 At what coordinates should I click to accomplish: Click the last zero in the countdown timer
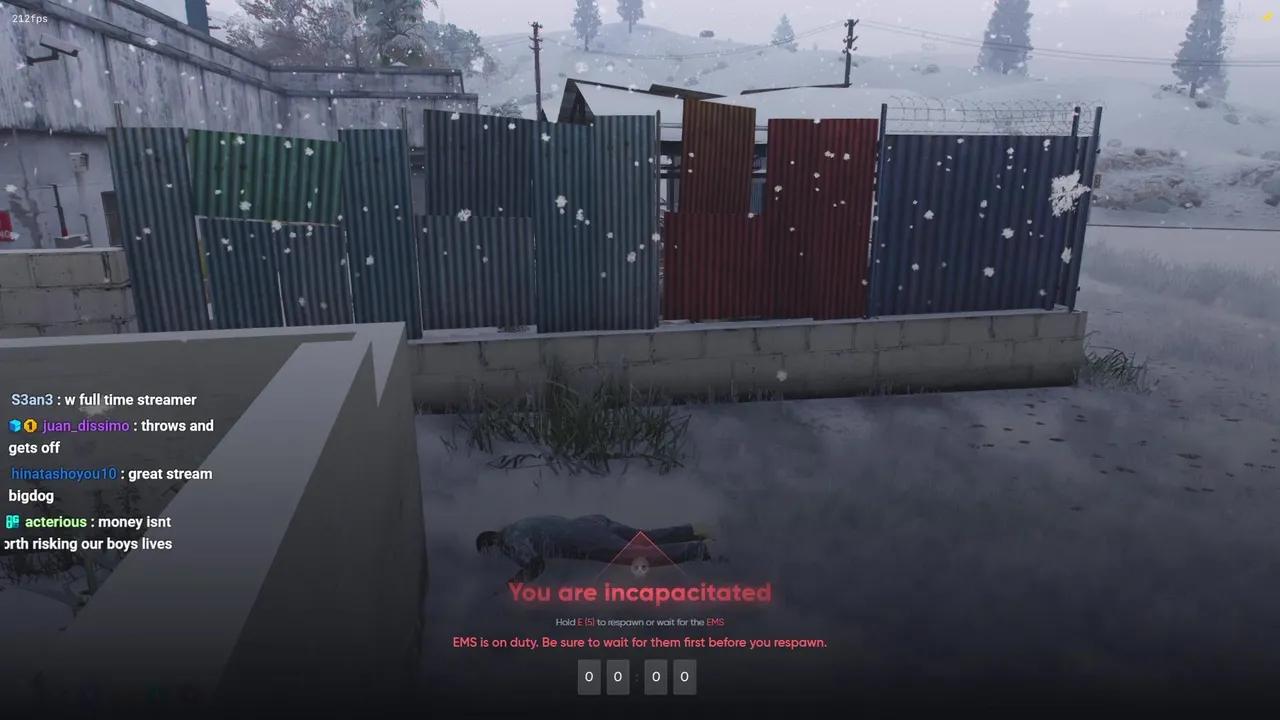pos(685,677)
